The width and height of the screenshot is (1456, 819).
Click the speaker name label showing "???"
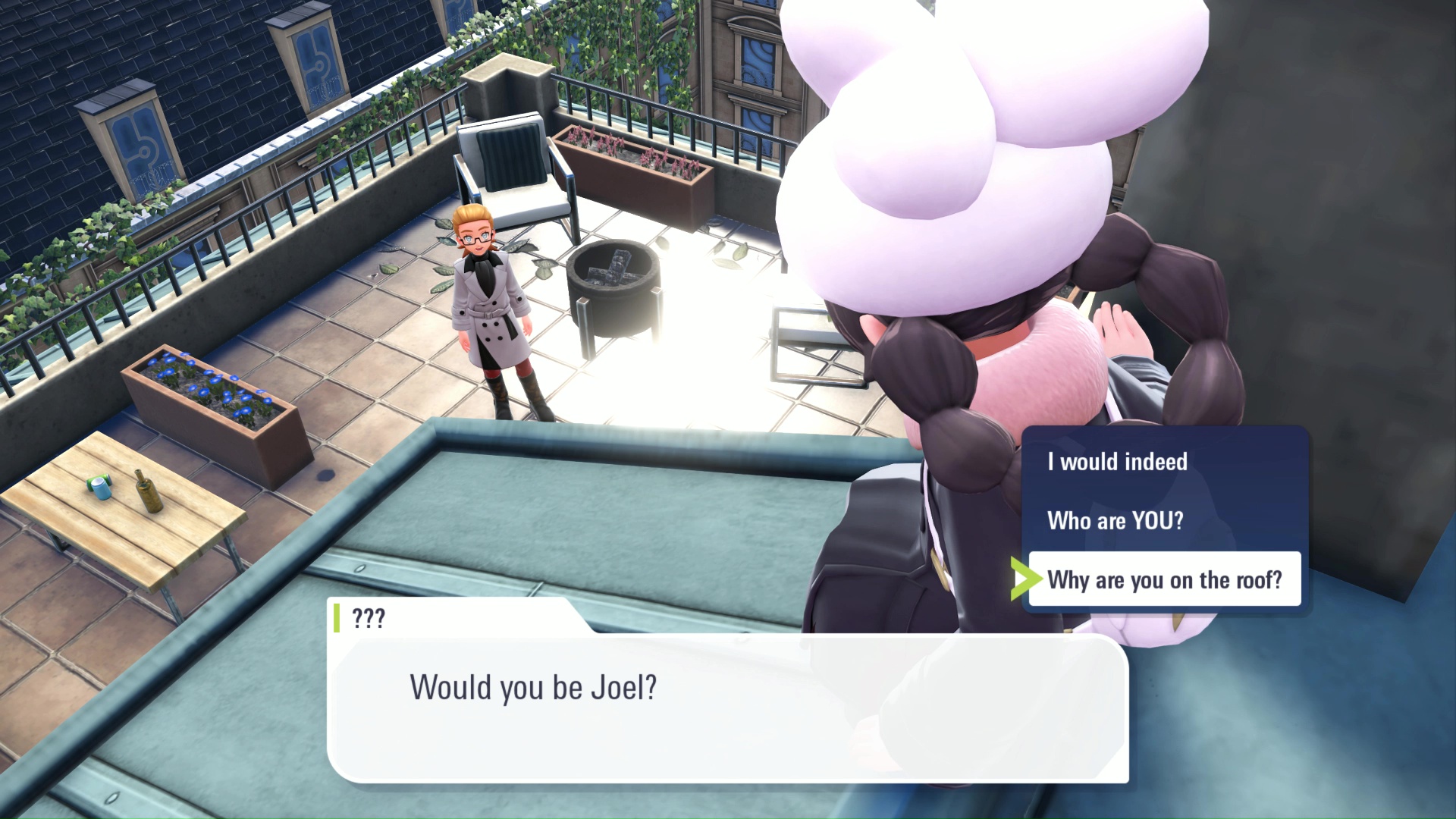pyautogui.click(x=369, y=618)
